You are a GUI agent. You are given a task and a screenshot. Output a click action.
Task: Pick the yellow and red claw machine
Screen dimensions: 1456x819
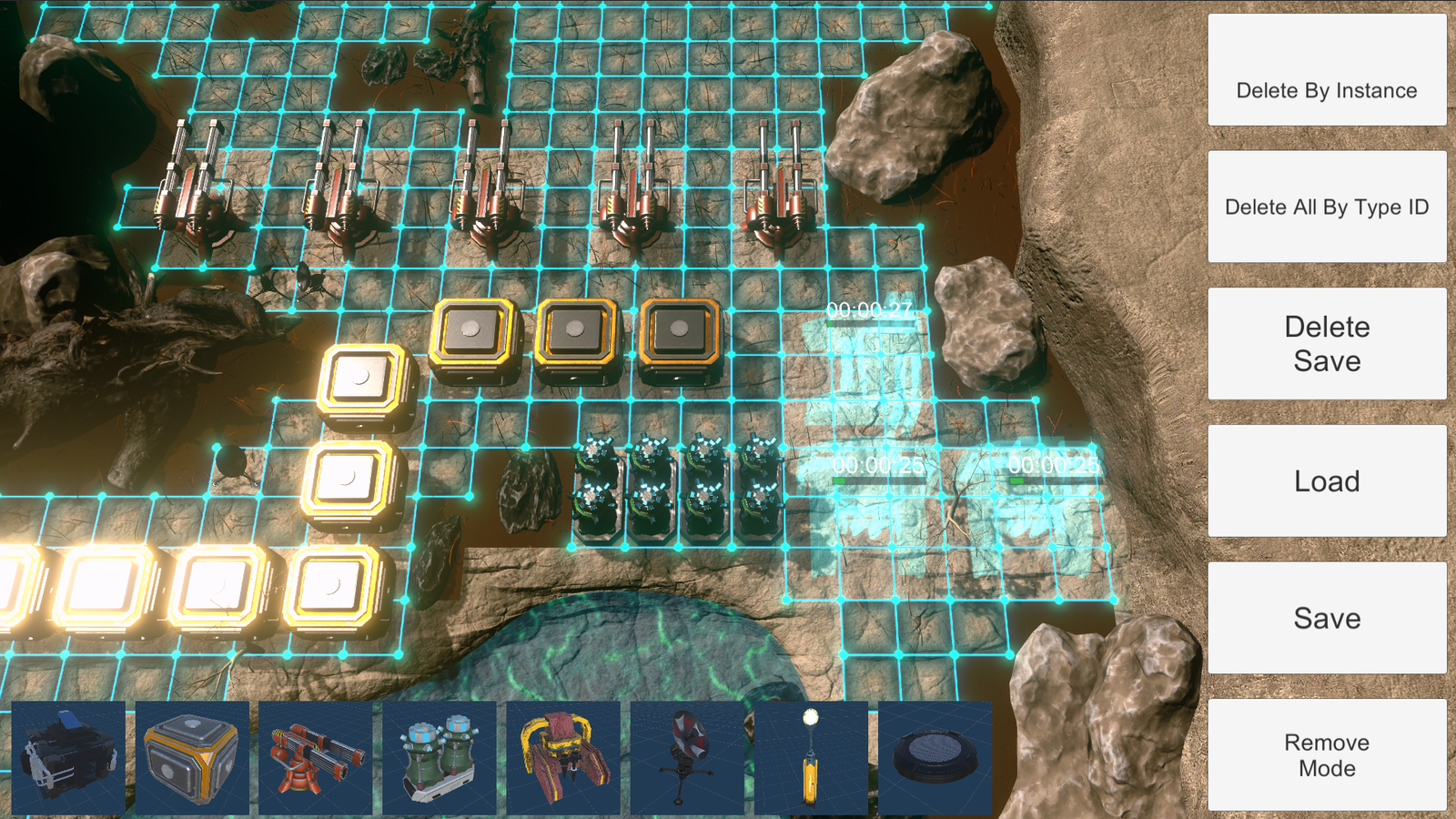(x=563, y=758)
